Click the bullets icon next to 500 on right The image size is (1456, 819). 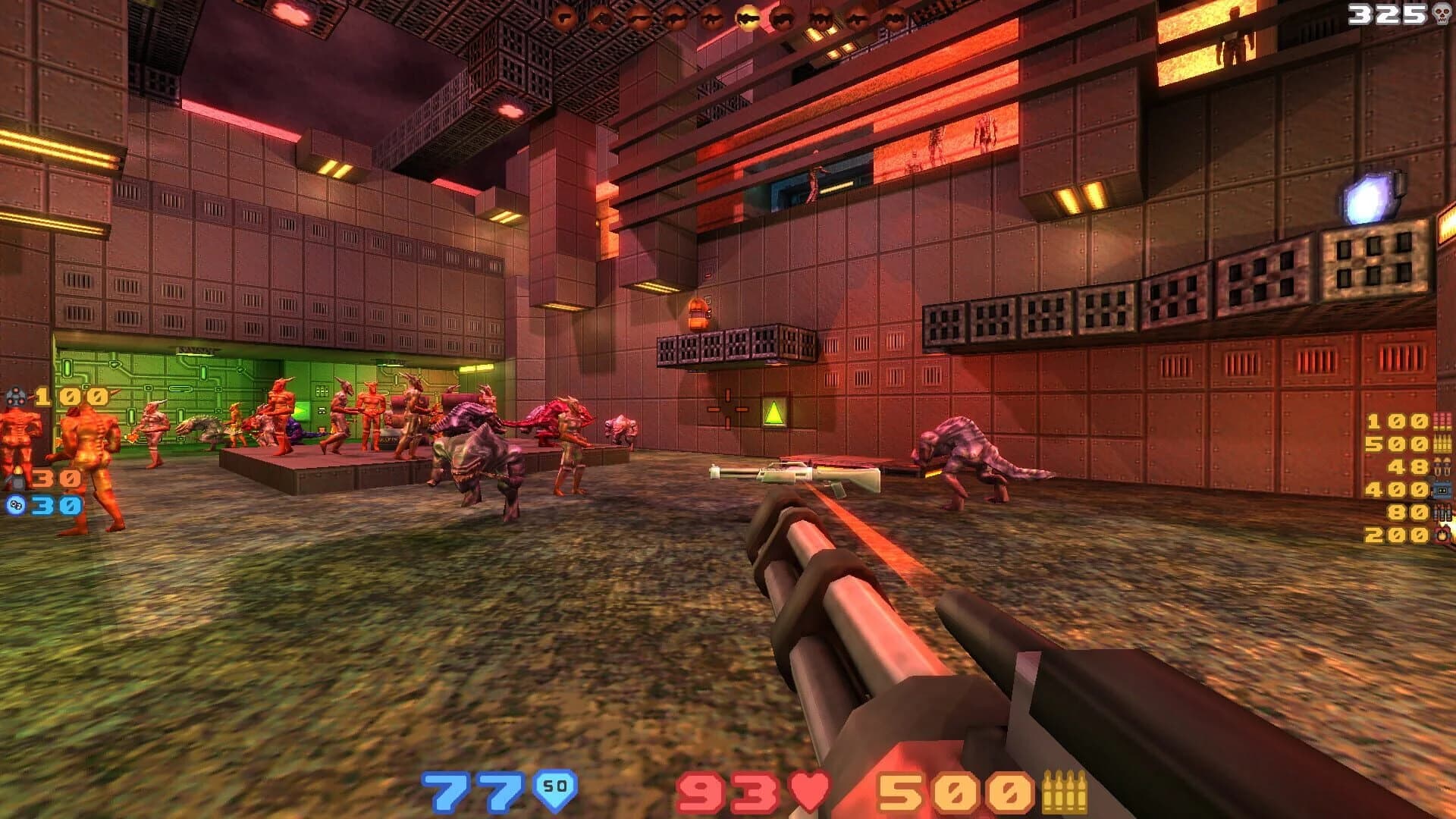[x=1443, y=444]
